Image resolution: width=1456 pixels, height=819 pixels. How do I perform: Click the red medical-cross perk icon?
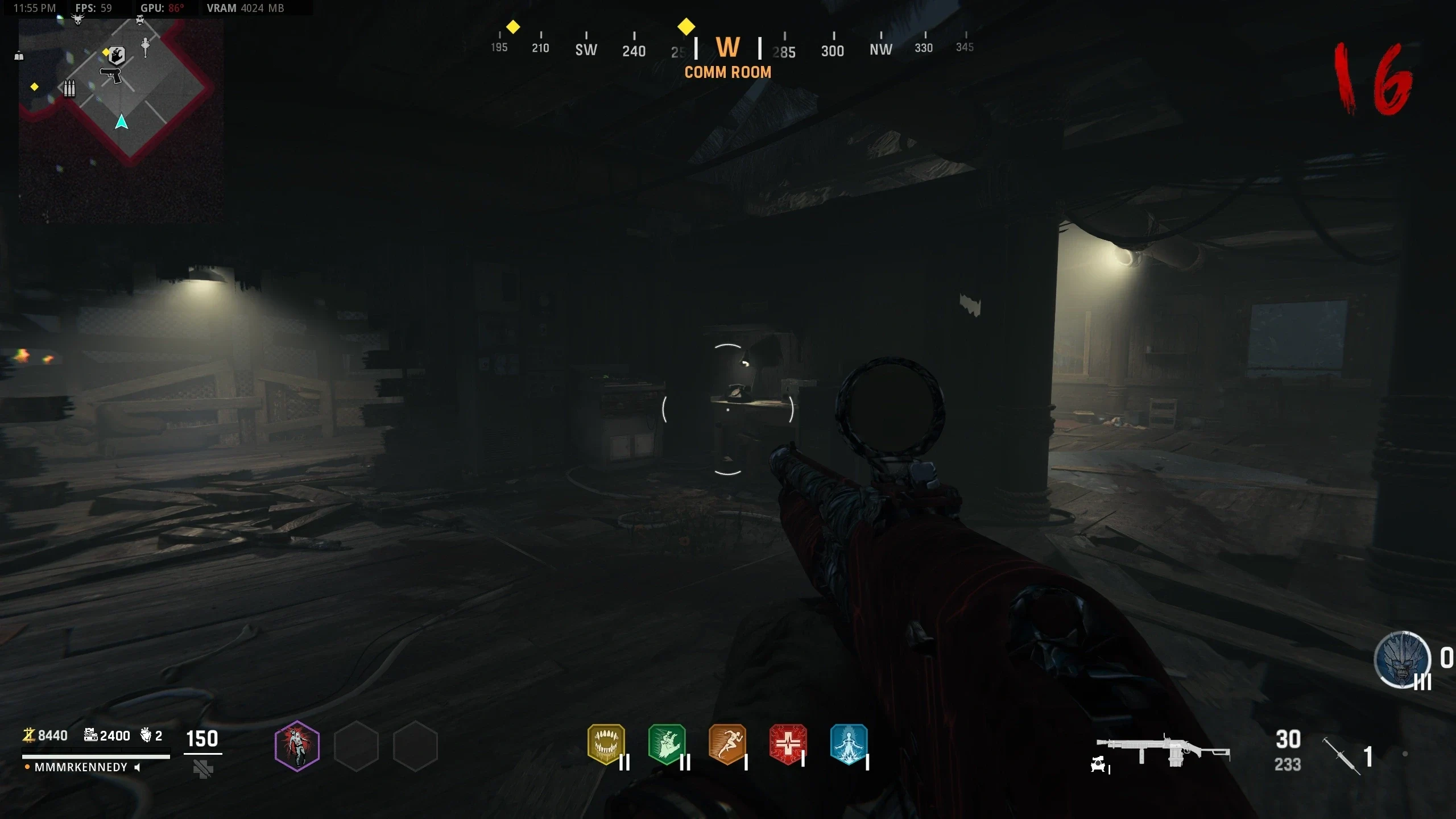tap(788, 743)
